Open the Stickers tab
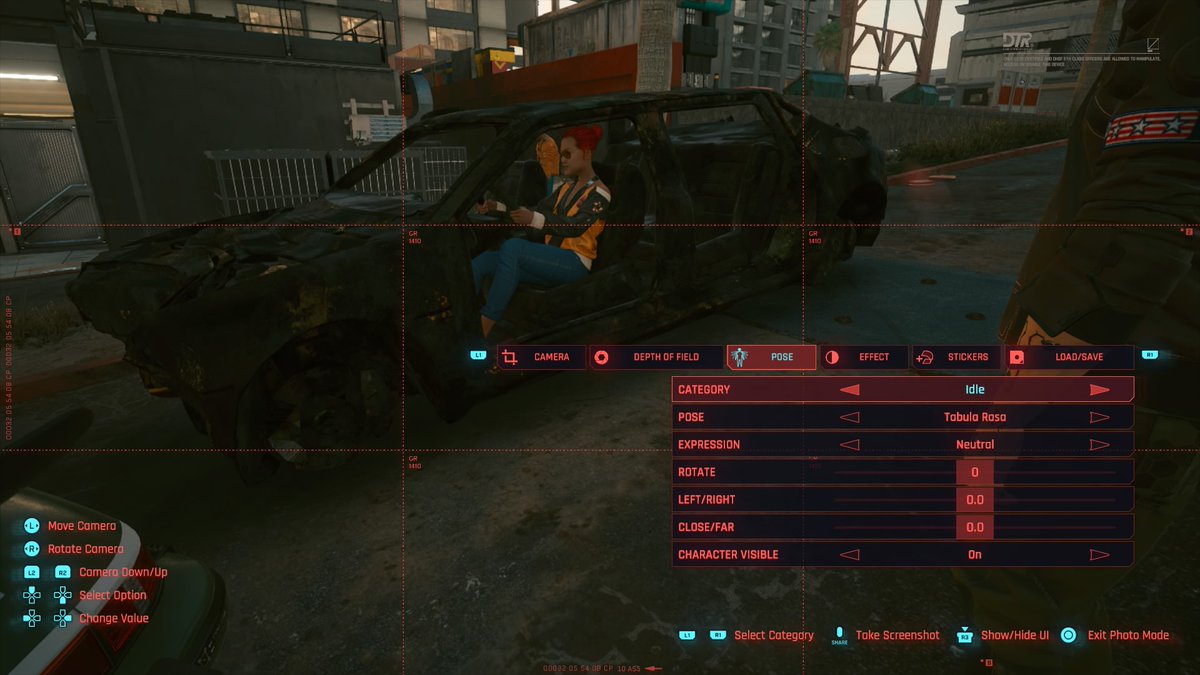The width and height of the screenshot is (1200, 675). coord(957,357)
